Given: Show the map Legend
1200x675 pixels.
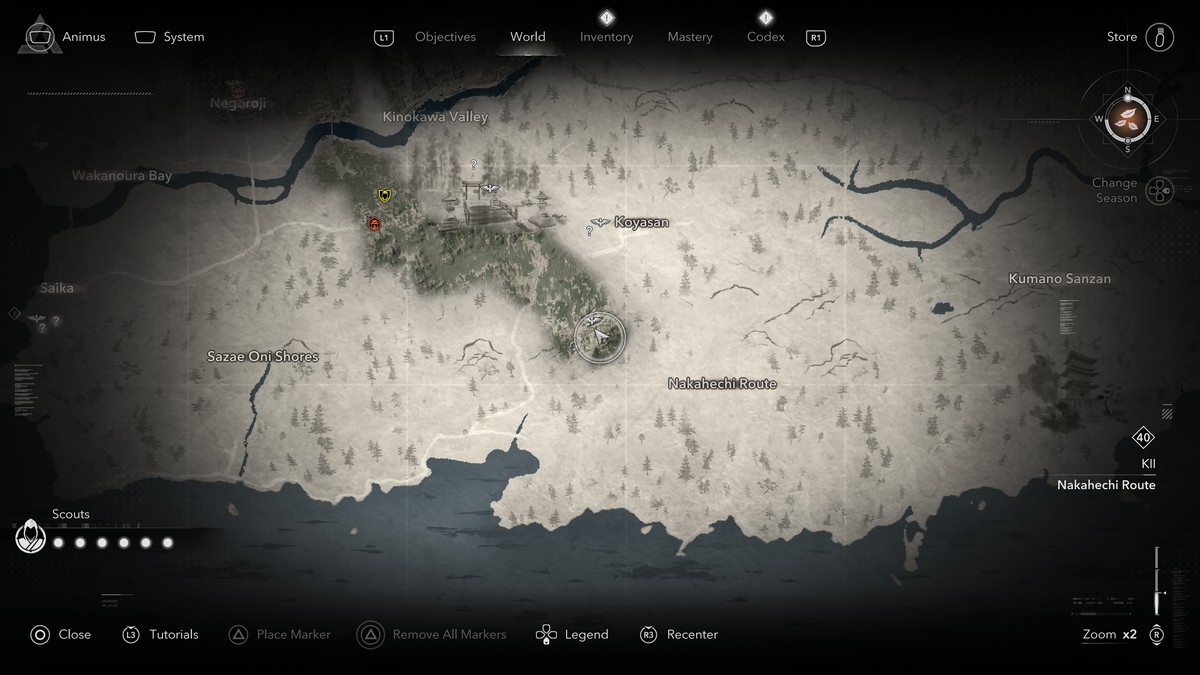Looking at the screenshot, I should [x=572, y=634].
